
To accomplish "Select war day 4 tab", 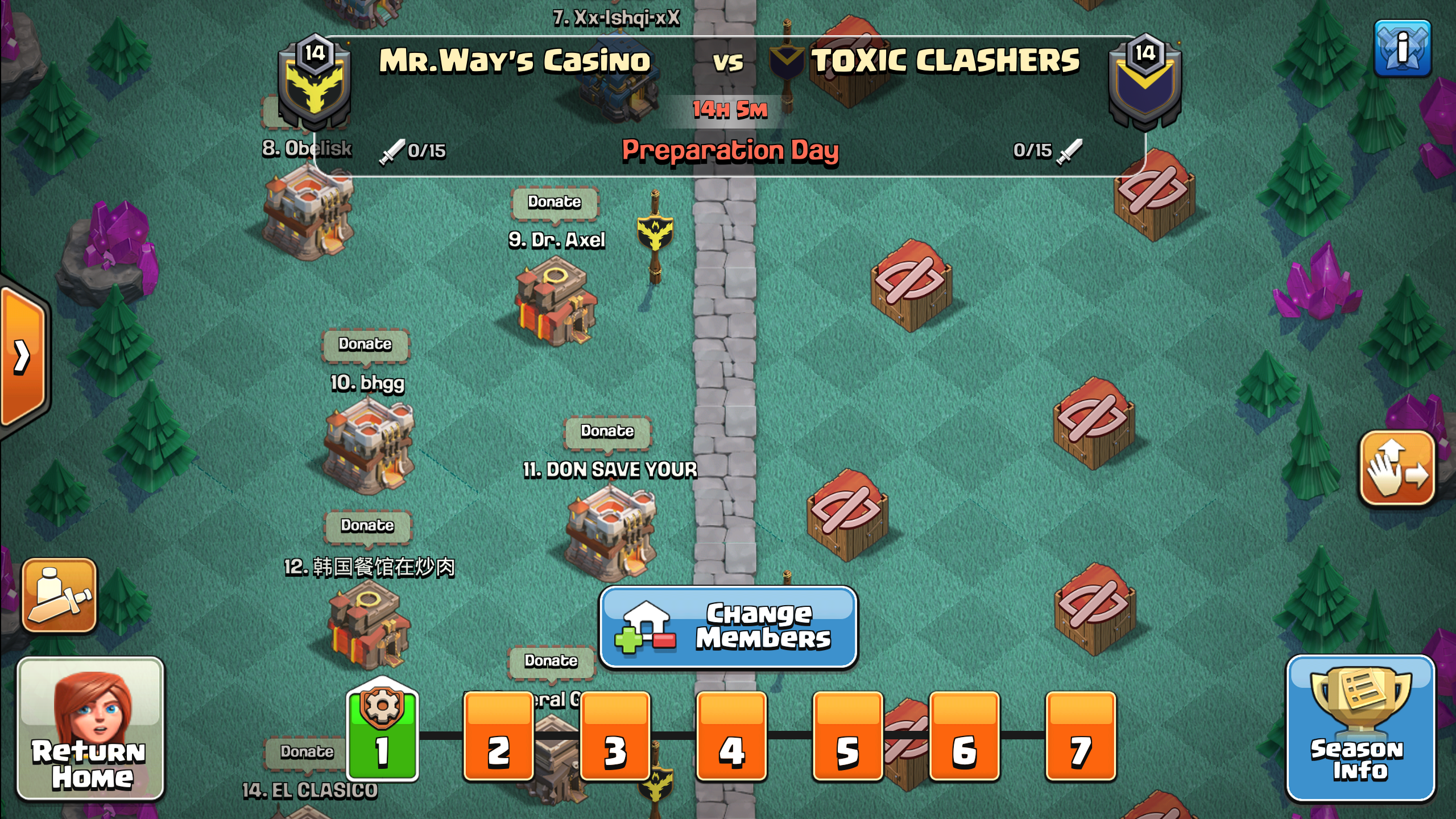I will pyautogui.click(x=731, y=737).
